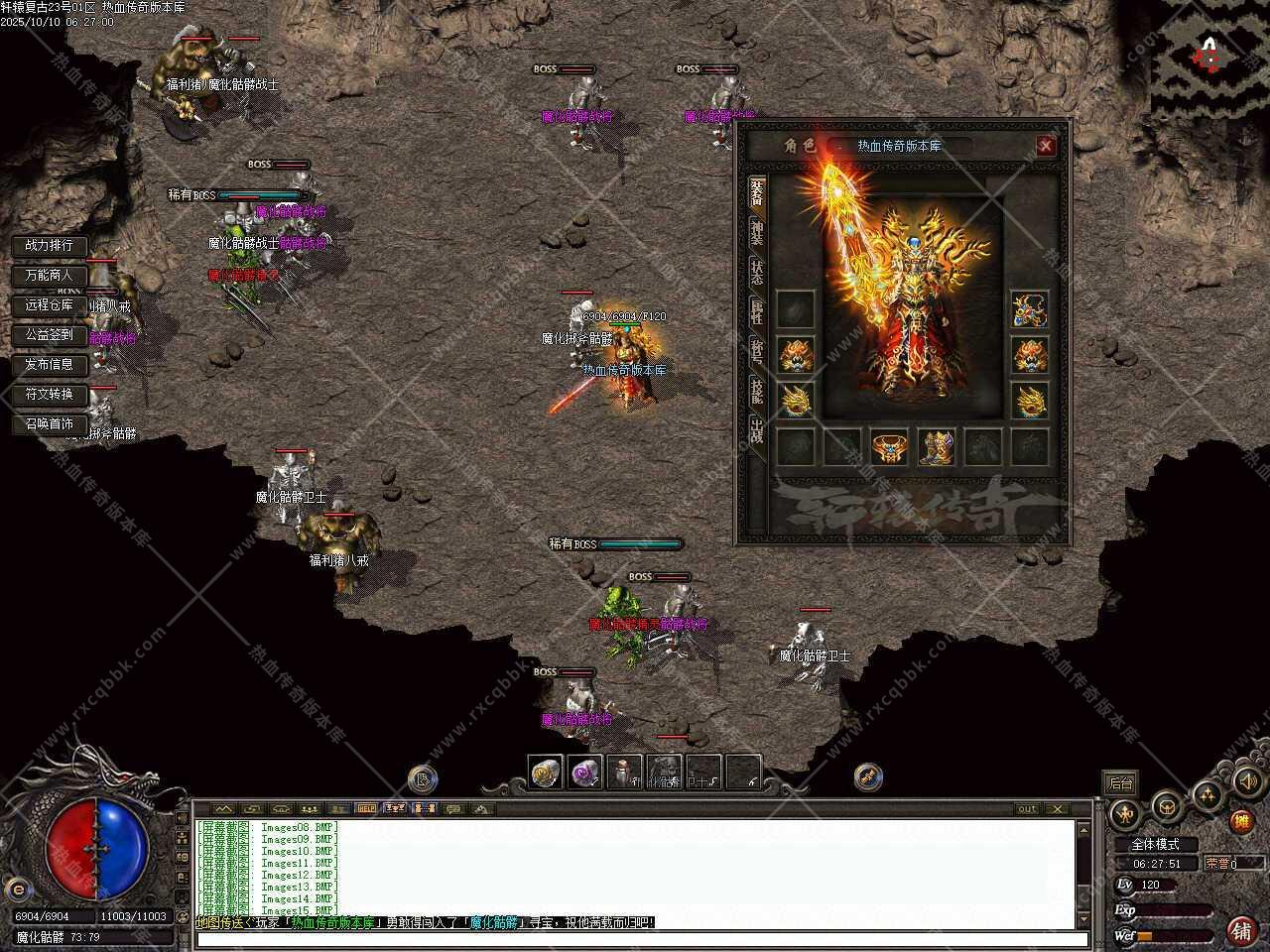This screenshot has width=1270, height=952.
Task: Click the 召唤首饰 summon jewelry button
Action: 50,423
